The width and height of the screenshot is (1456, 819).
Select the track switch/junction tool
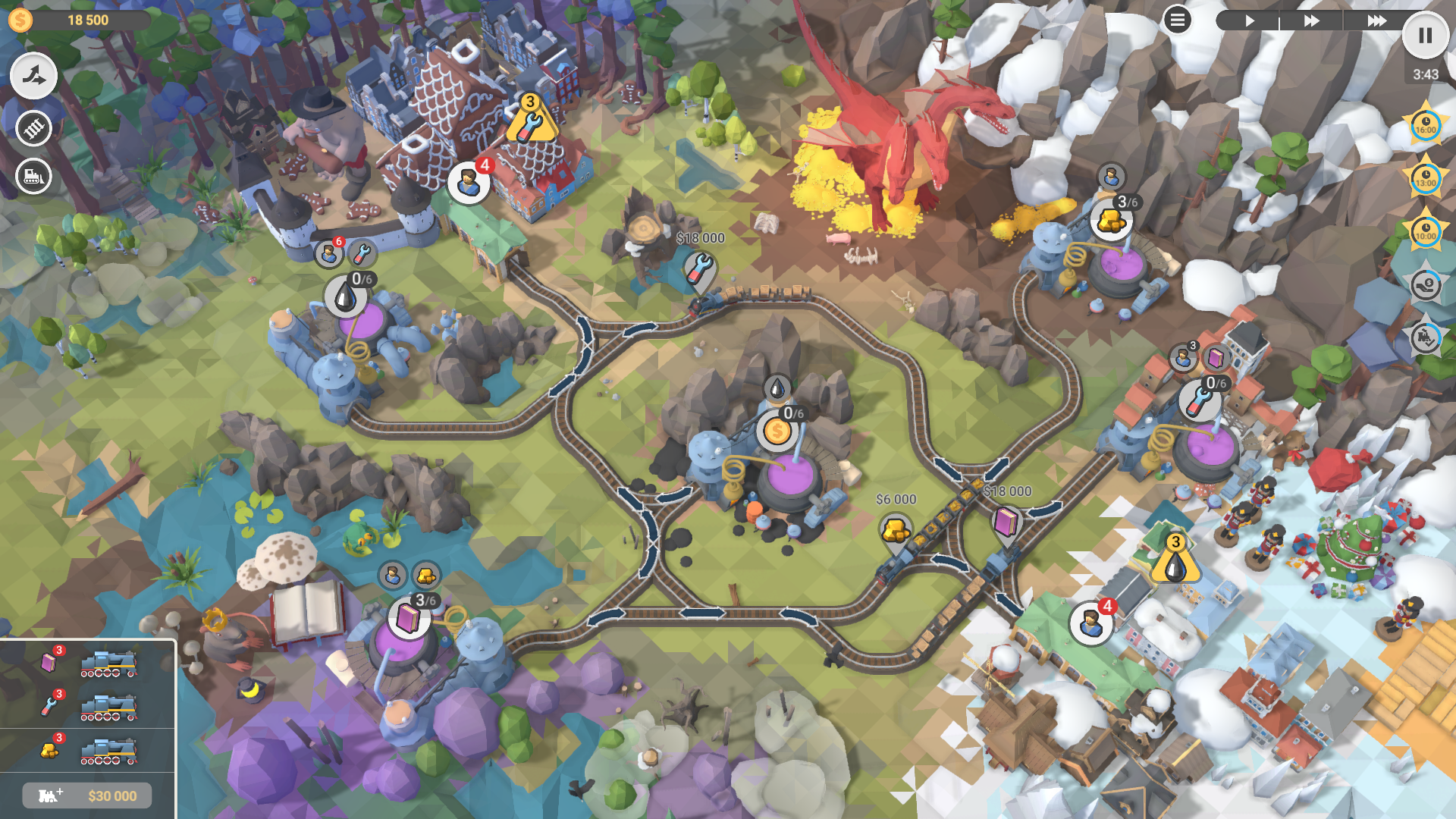pyautogui.click(x=34, y=77)
